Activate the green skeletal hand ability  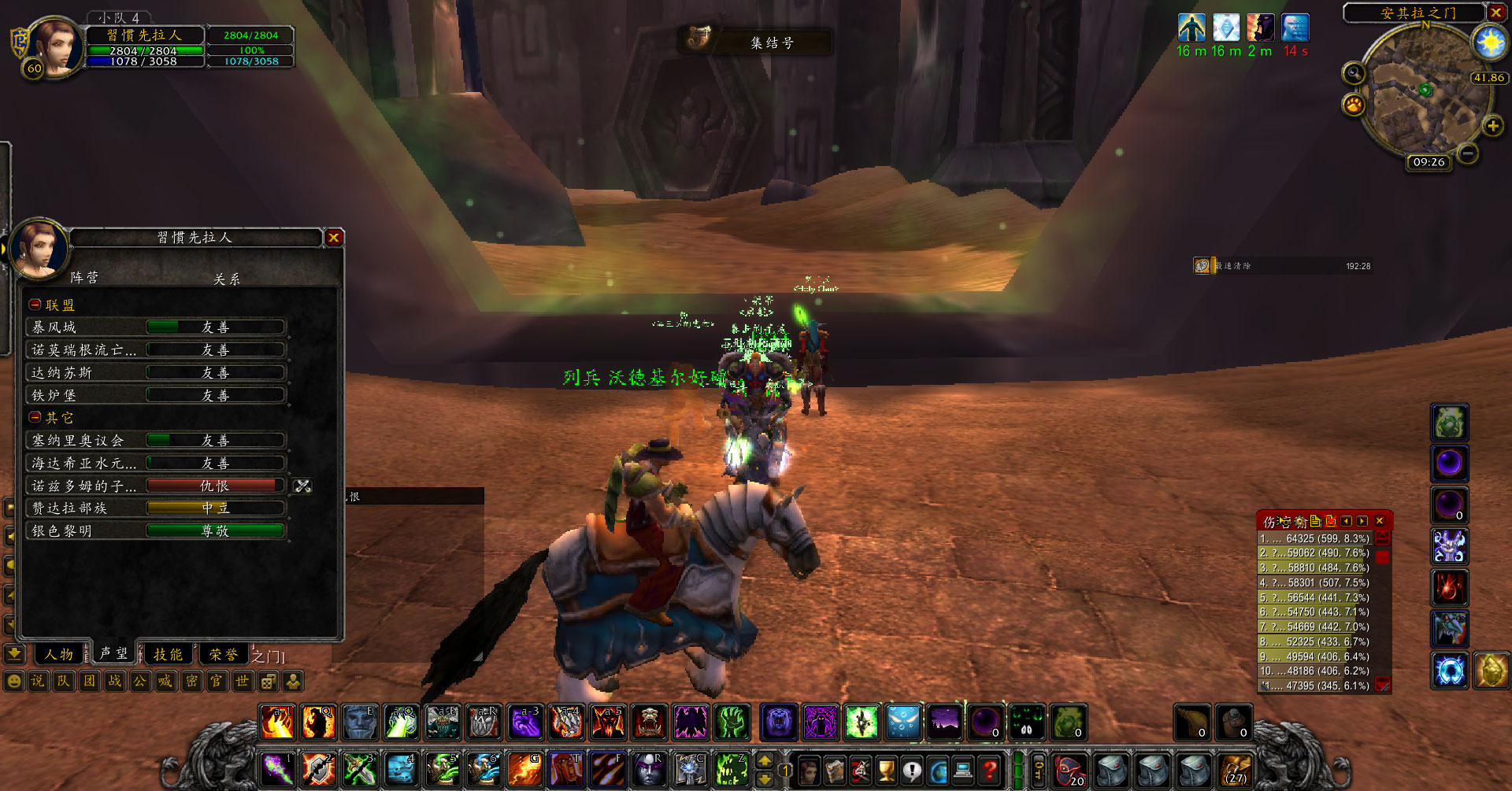click(732, 722)
